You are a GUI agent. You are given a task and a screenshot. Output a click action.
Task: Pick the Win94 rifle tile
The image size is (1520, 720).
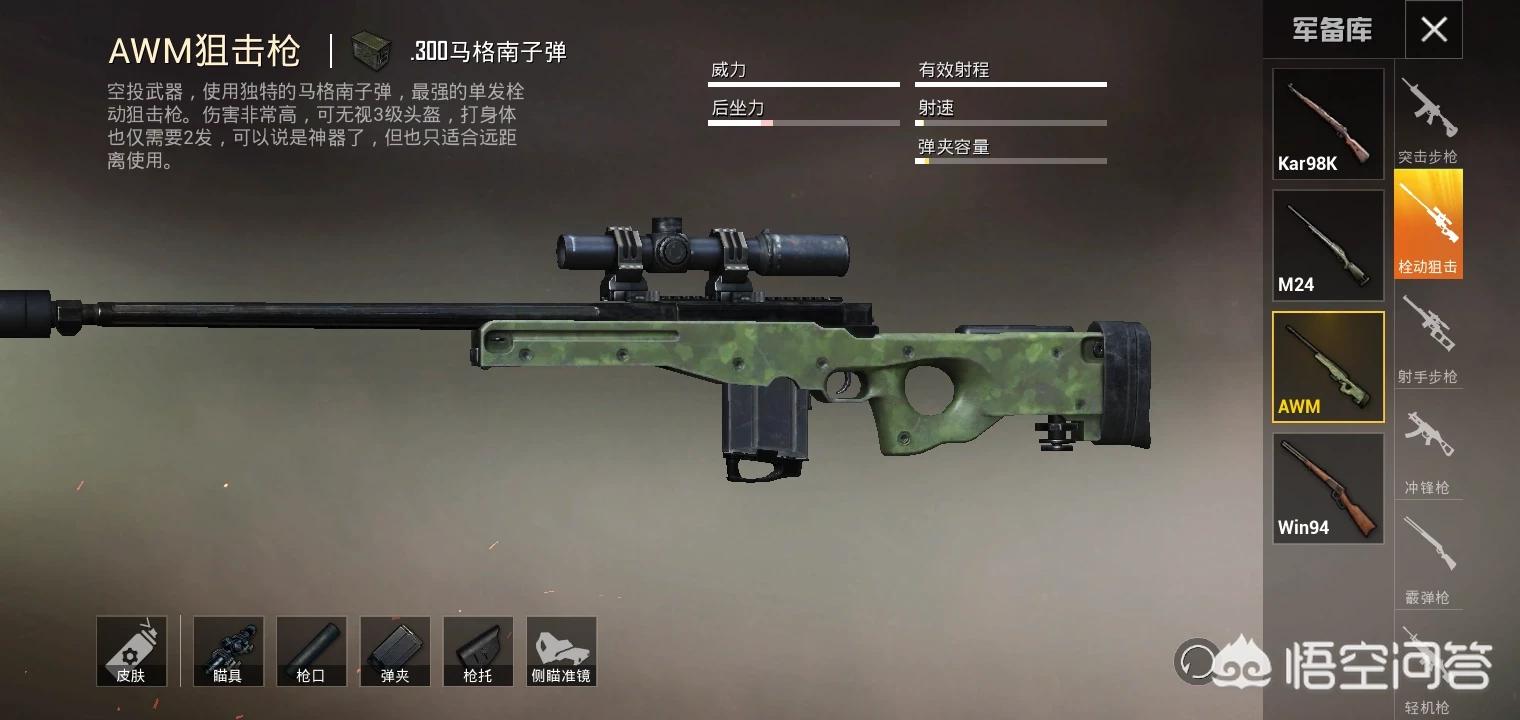[1328, 488]
